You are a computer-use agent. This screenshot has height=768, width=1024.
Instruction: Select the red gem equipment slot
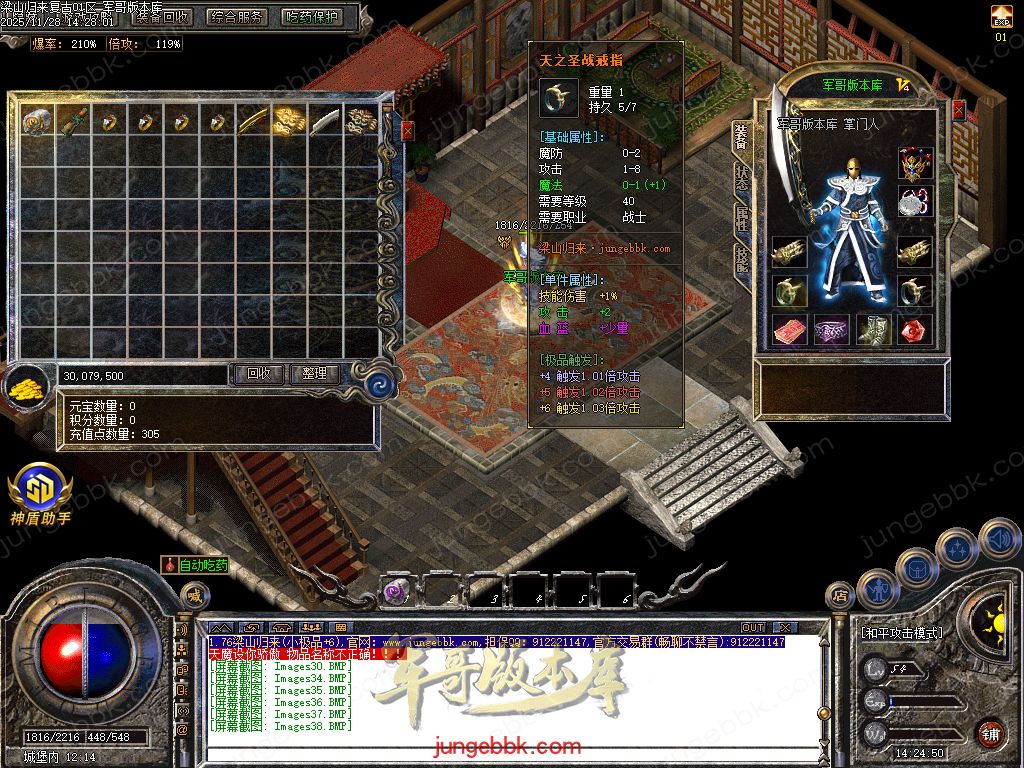click(x=915, y=329)
